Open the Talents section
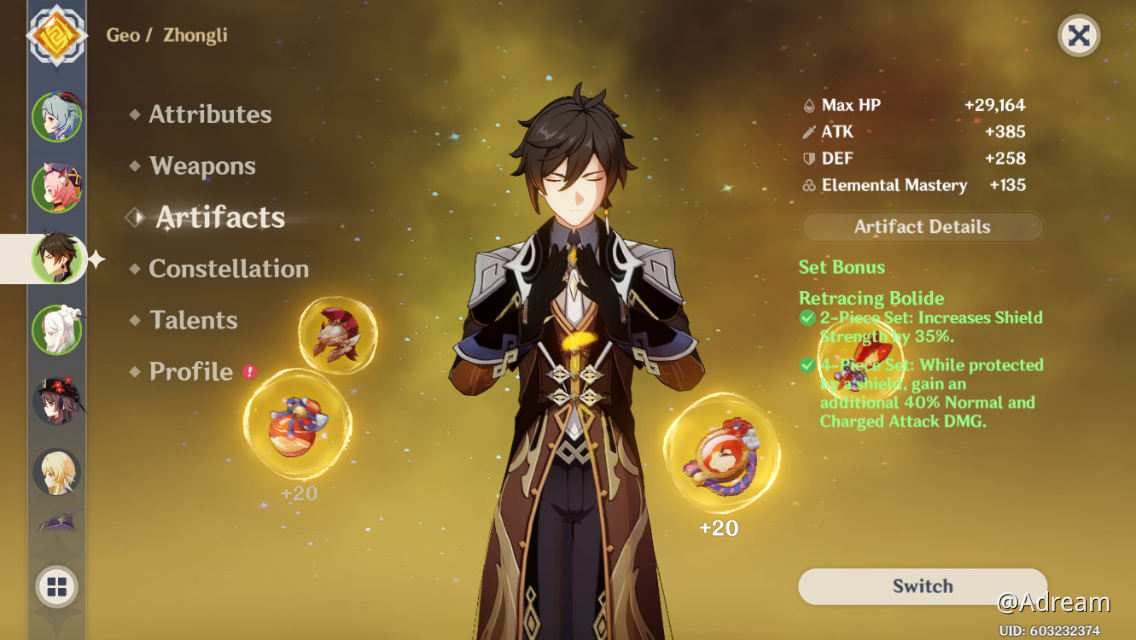This screenshot has height=640, width=1136. click(193, 320)
